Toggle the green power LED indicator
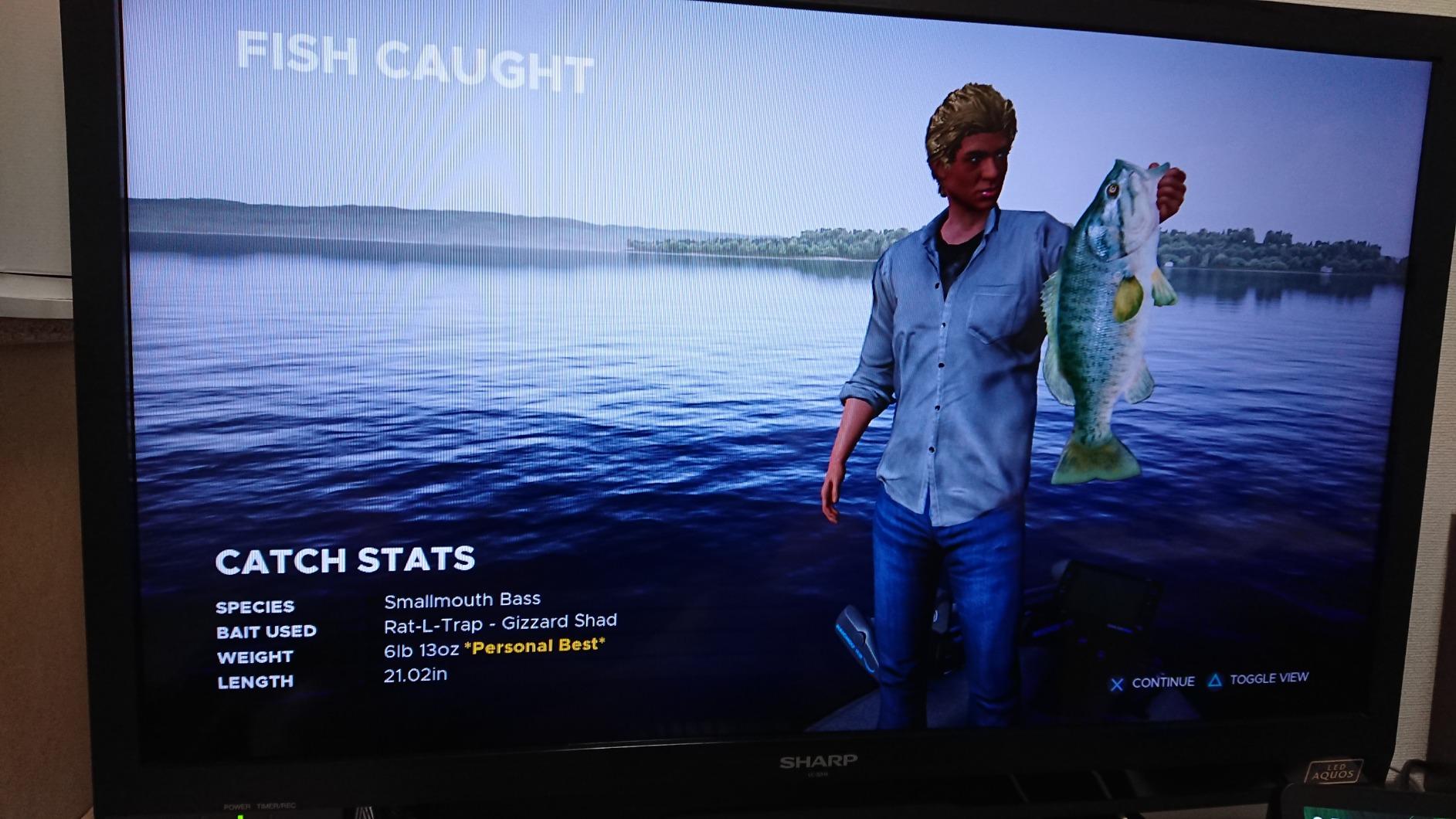The width and height of the screenshot is (1456, 819). click(x=240, y=815)
